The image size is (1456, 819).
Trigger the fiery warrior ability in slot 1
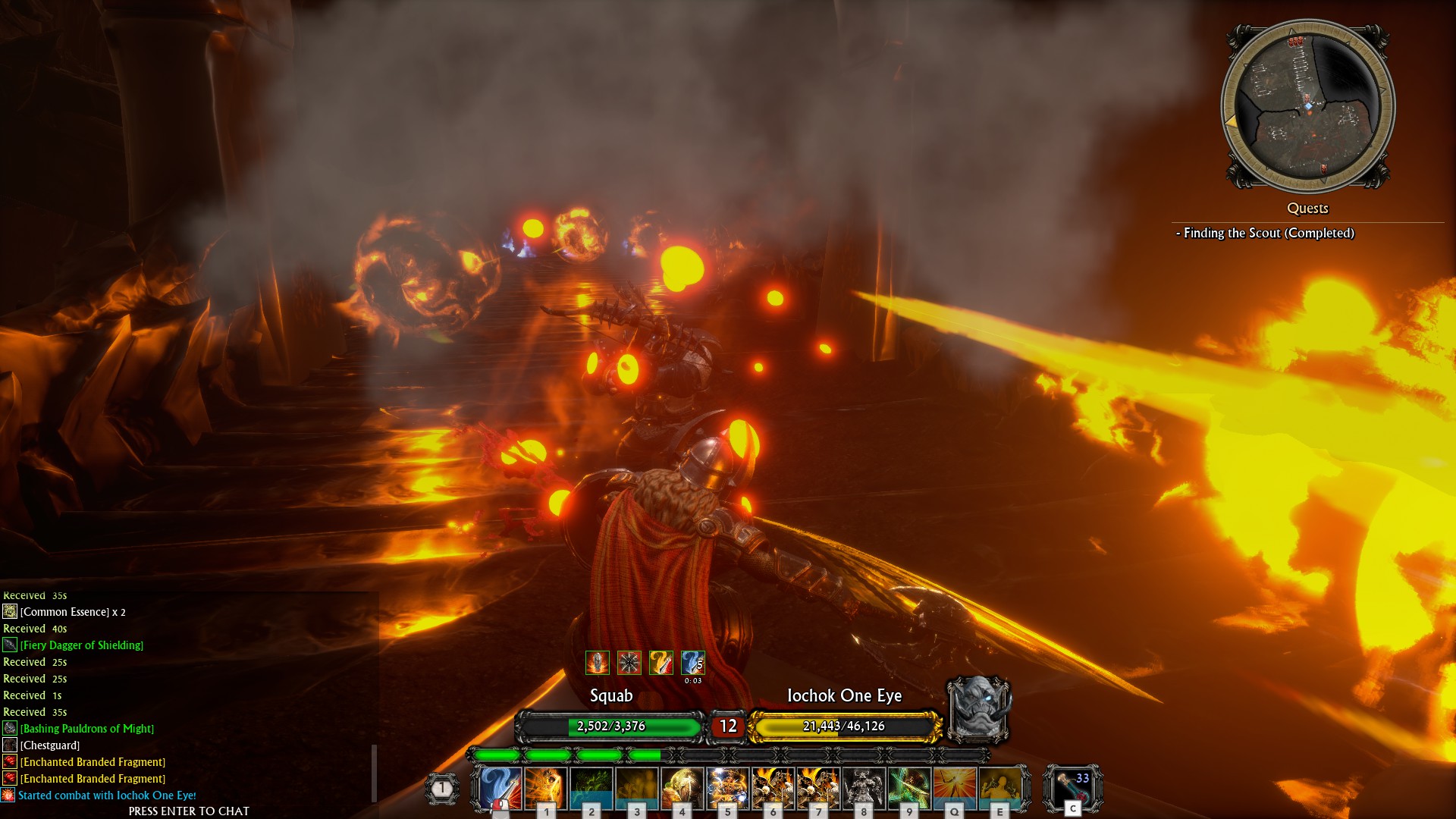point(546,787)
